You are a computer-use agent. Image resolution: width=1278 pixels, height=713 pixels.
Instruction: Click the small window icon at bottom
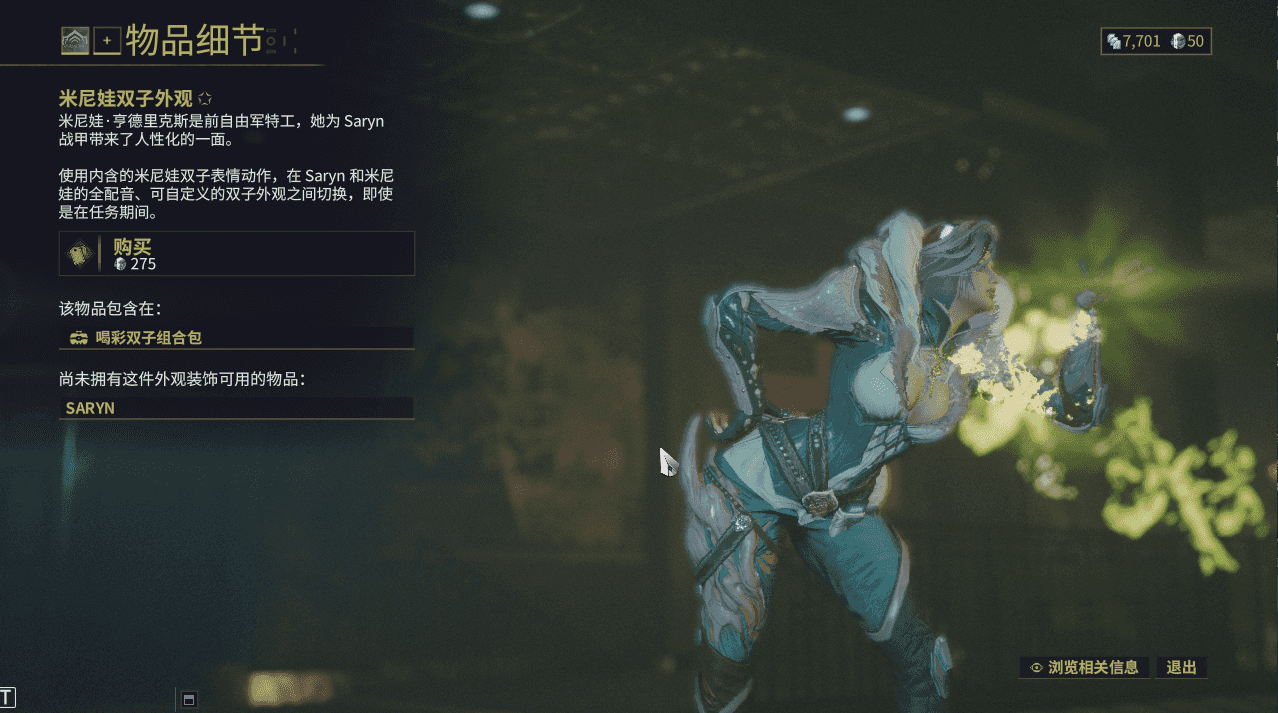[x=189, y=698]
